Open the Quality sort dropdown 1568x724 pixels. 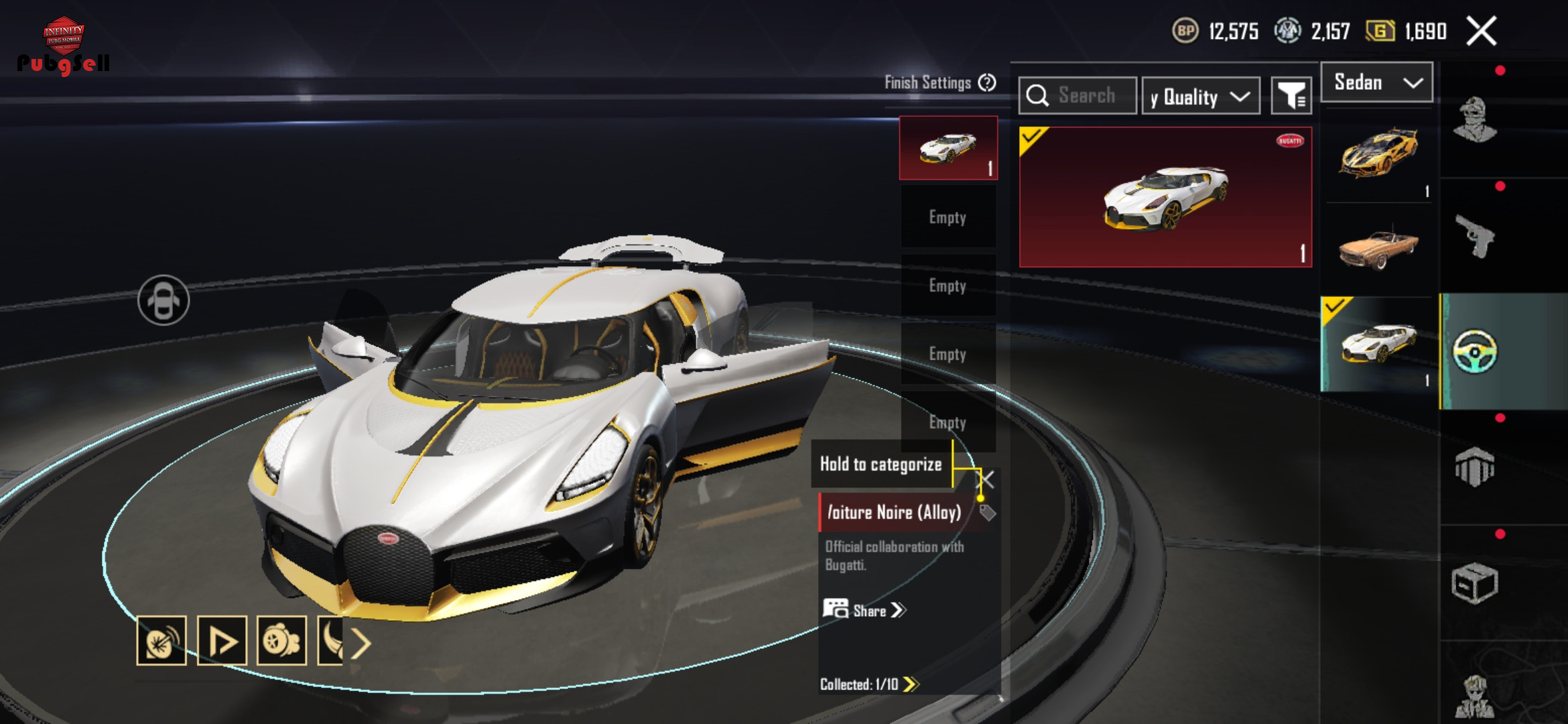click(x=1200, y=97)
